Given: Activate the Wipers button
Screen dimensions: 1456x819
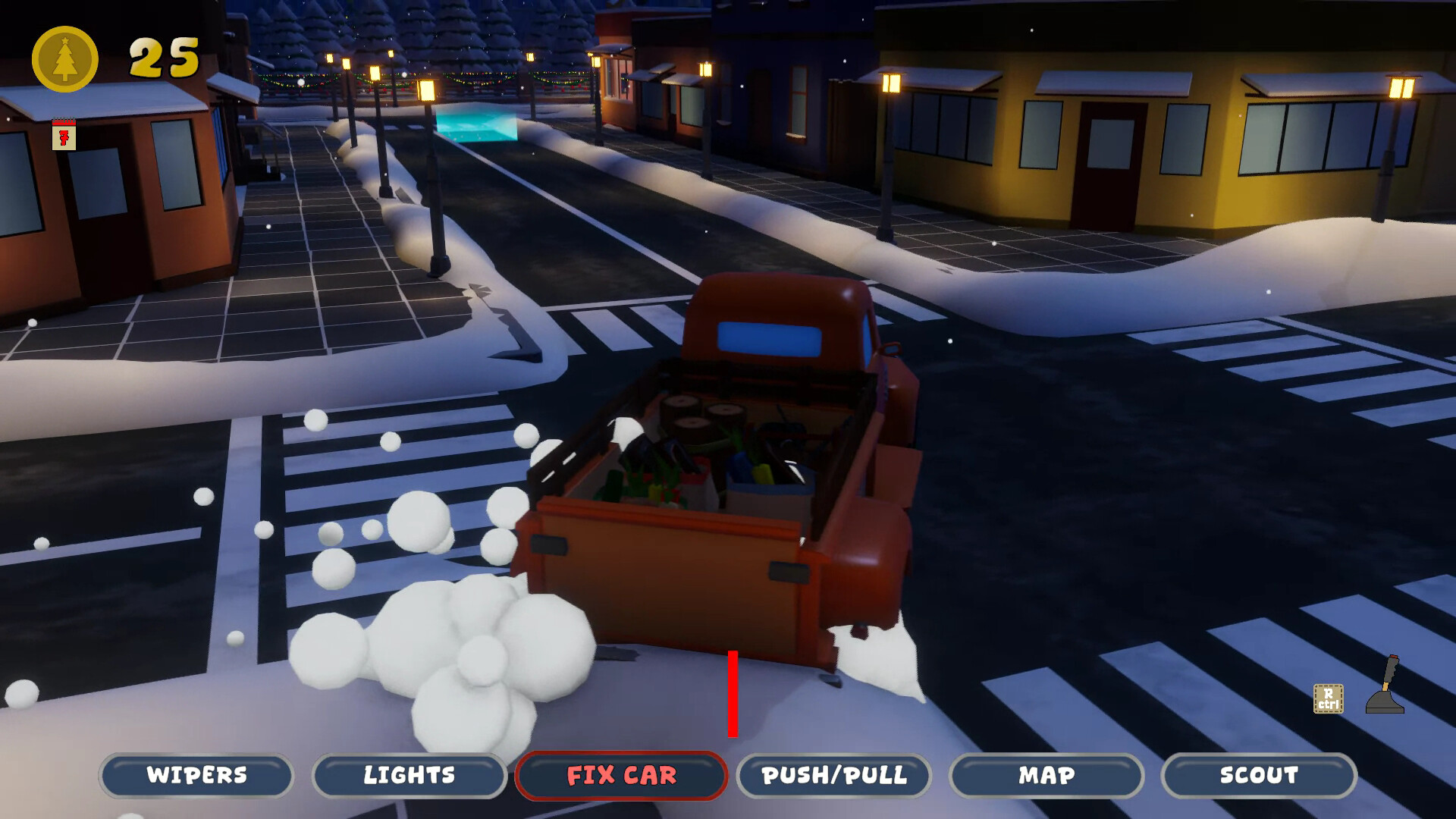Looking at the screenshot, I should tap(196, 775).
